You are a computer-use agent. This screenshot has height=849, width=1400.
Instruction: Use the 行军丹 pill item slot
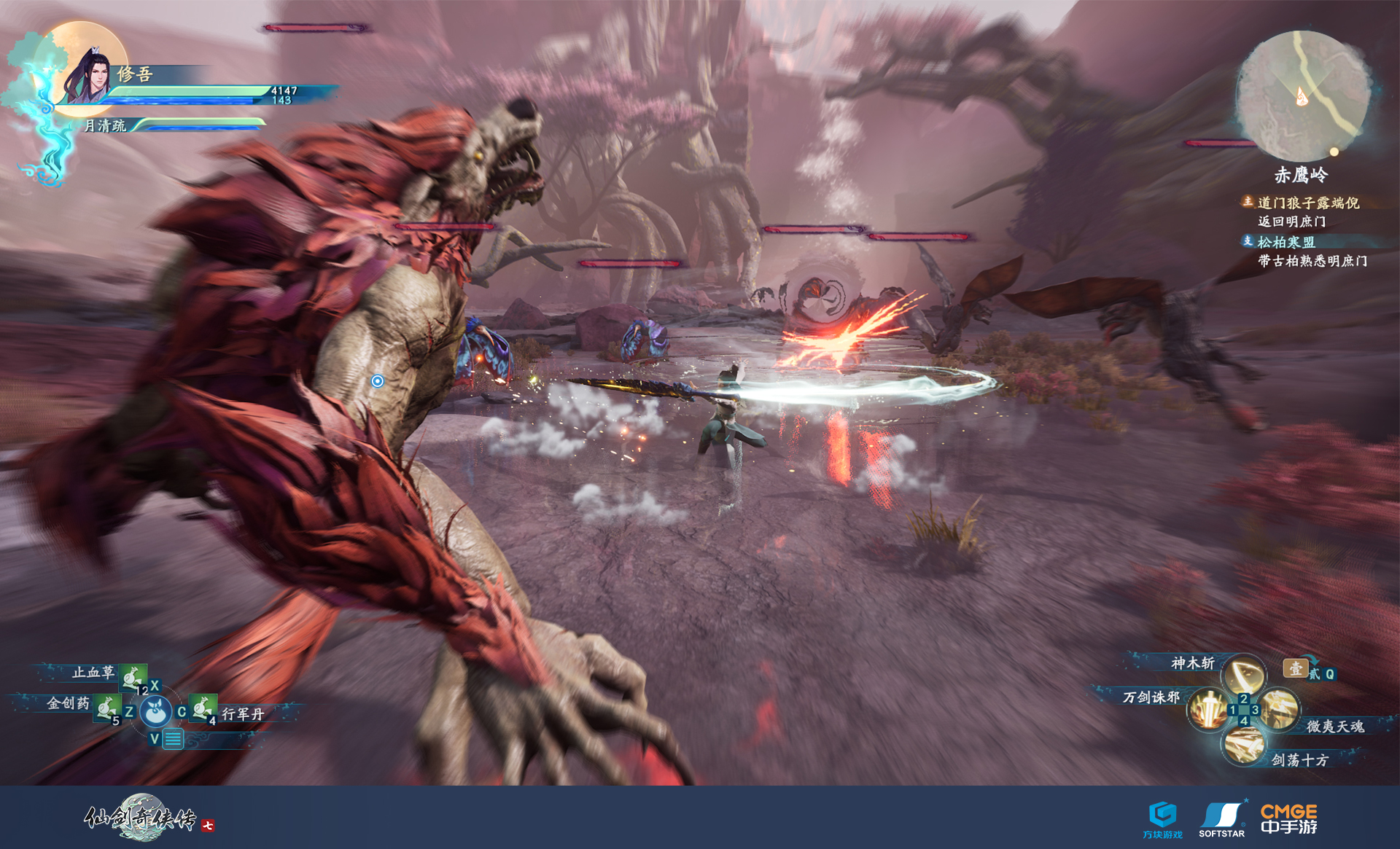pos(203,708)
